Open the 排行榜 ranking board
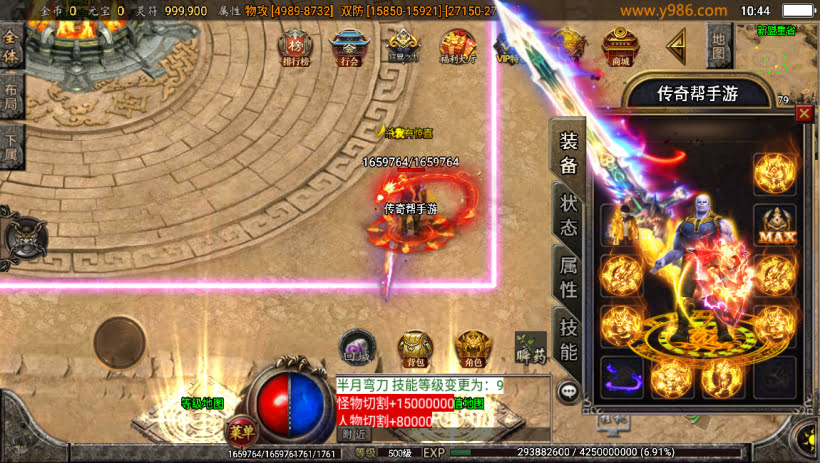 (295, 46)
